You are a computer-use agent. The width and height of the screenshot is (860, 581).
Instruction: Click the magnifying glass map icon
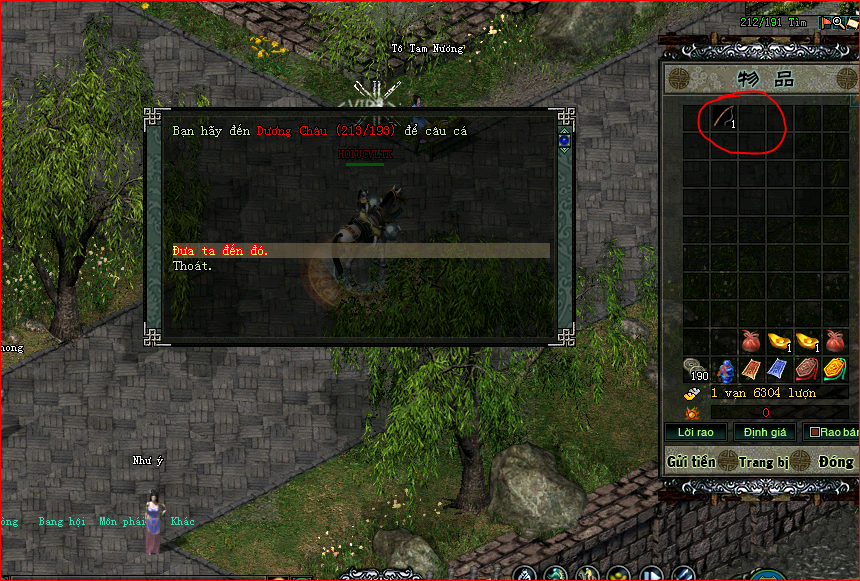tap(838, 22)
